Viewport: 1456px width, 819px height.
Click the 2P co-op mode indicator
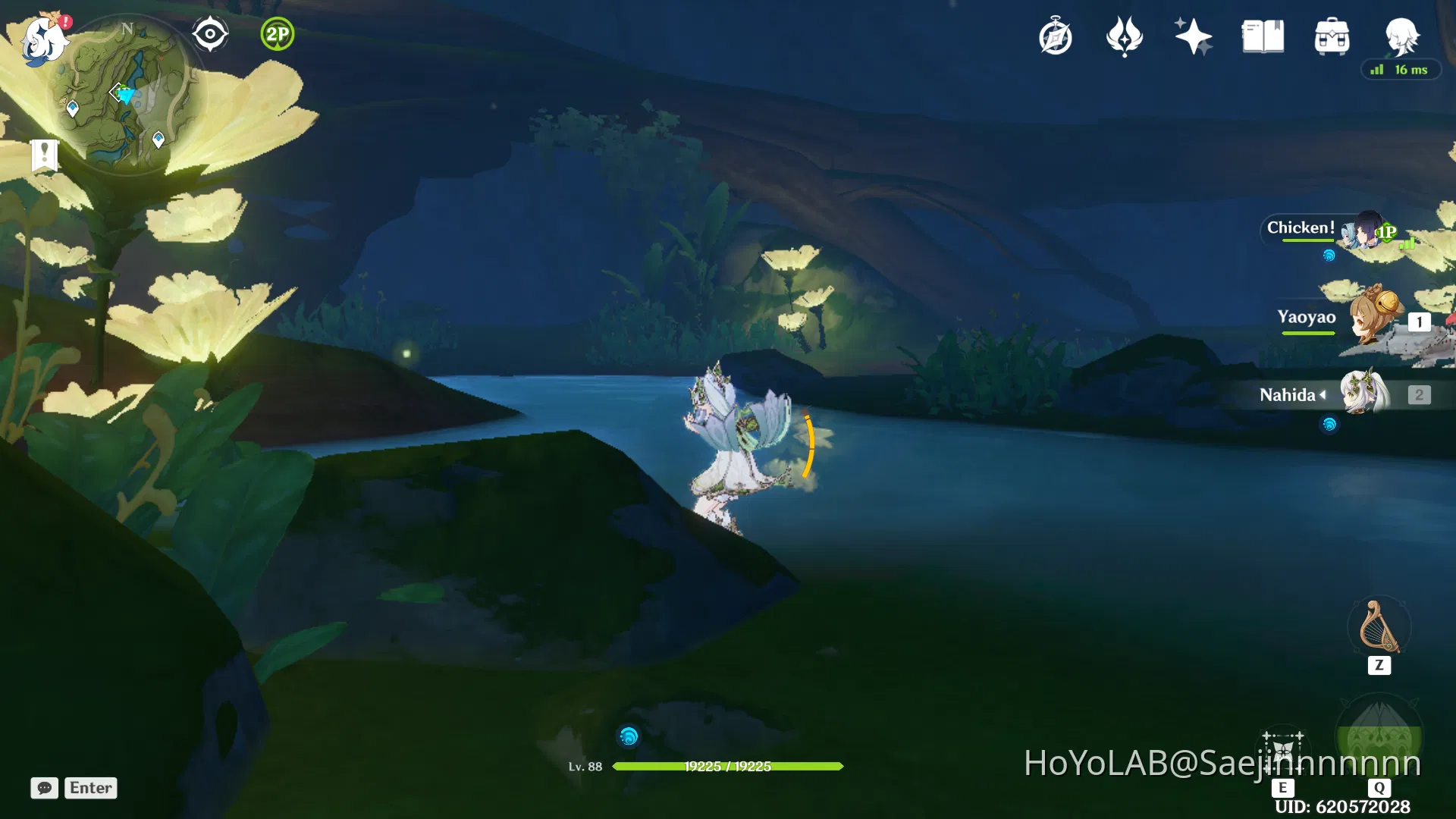(276, 34)
